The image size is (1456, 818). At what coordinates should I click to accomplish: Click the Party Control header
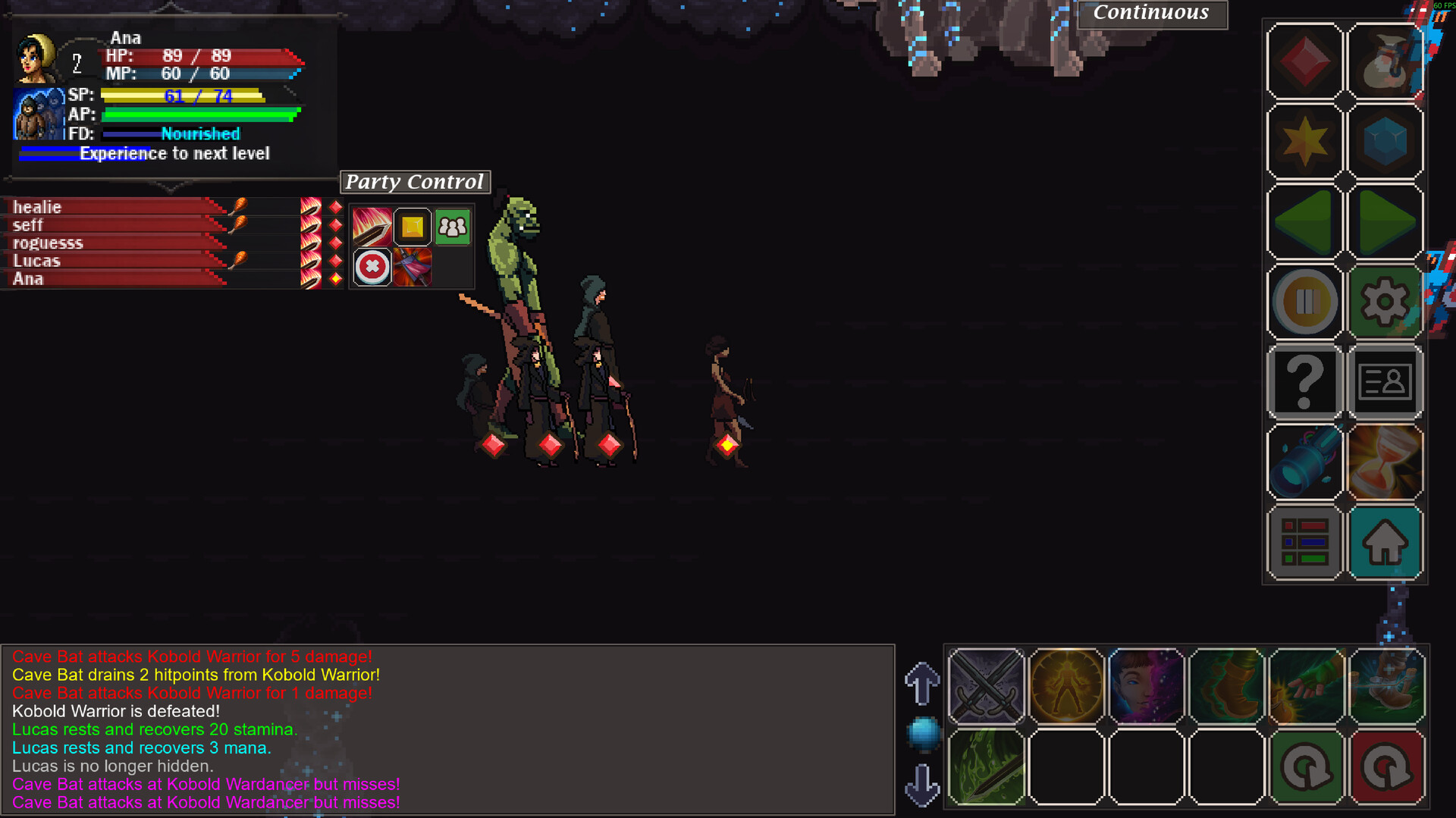click(x=416, y=182)
